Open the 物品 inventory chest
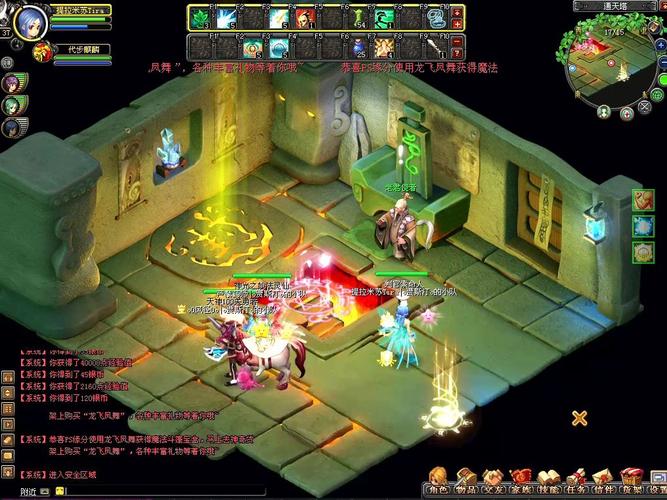 click(x=466, y=479)
